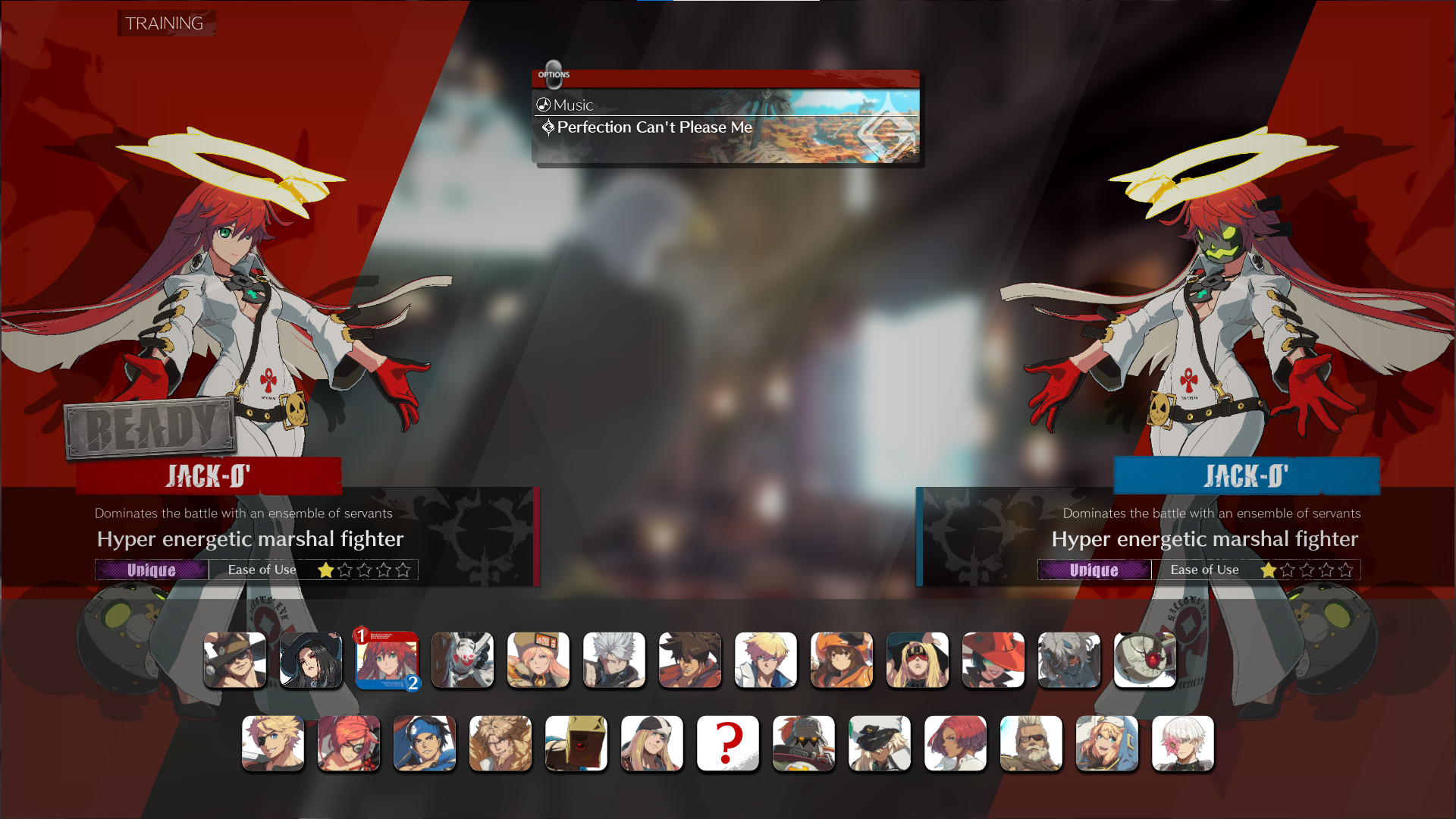Select the track Perfection Can't Please Me

coord(653,127)
